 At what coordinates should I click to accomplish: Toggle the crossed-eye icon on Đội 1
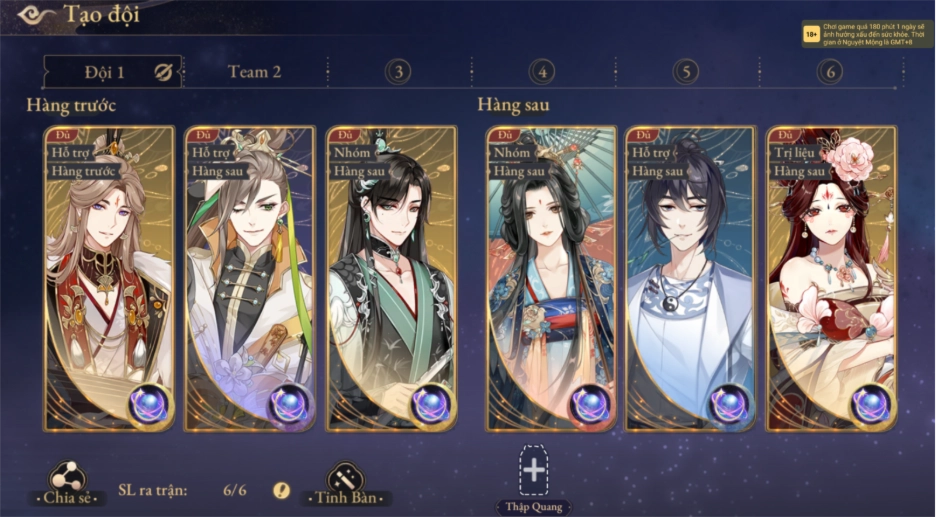[x=164, y=72]
